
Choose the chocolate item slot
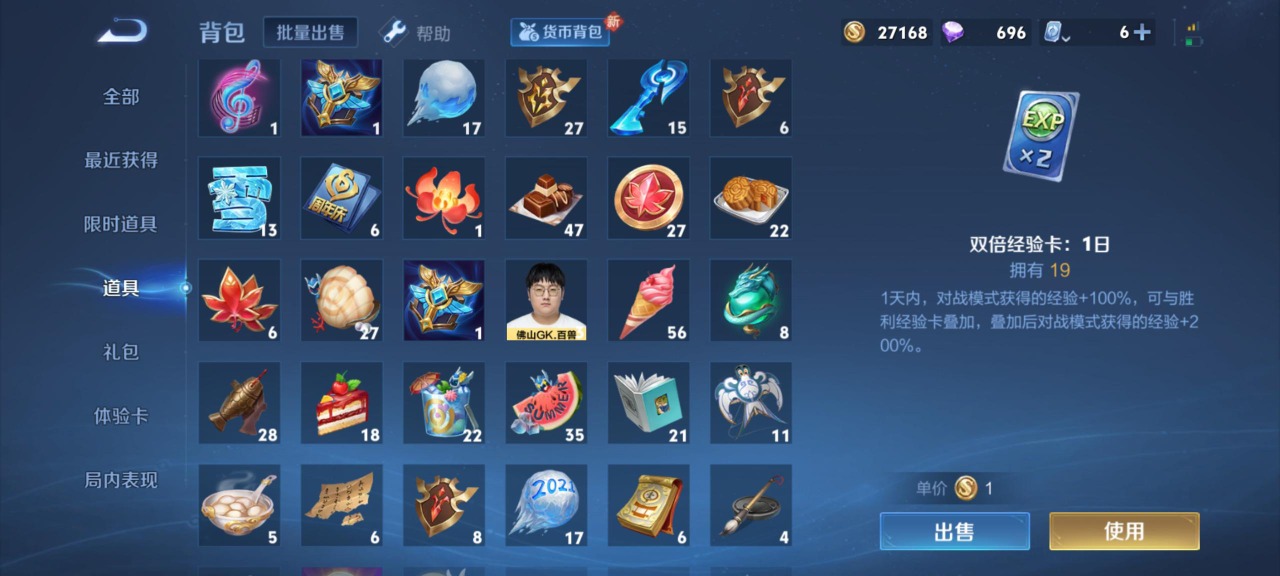[546, 198]
